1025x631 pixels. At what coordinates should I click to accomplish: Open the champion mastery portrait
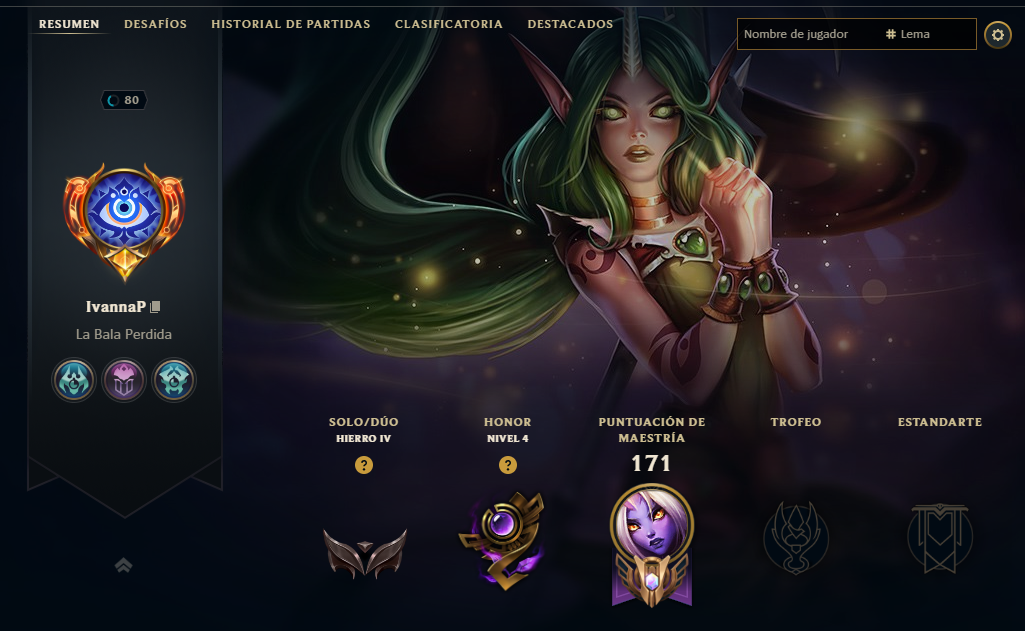click(x=651, y=538)
